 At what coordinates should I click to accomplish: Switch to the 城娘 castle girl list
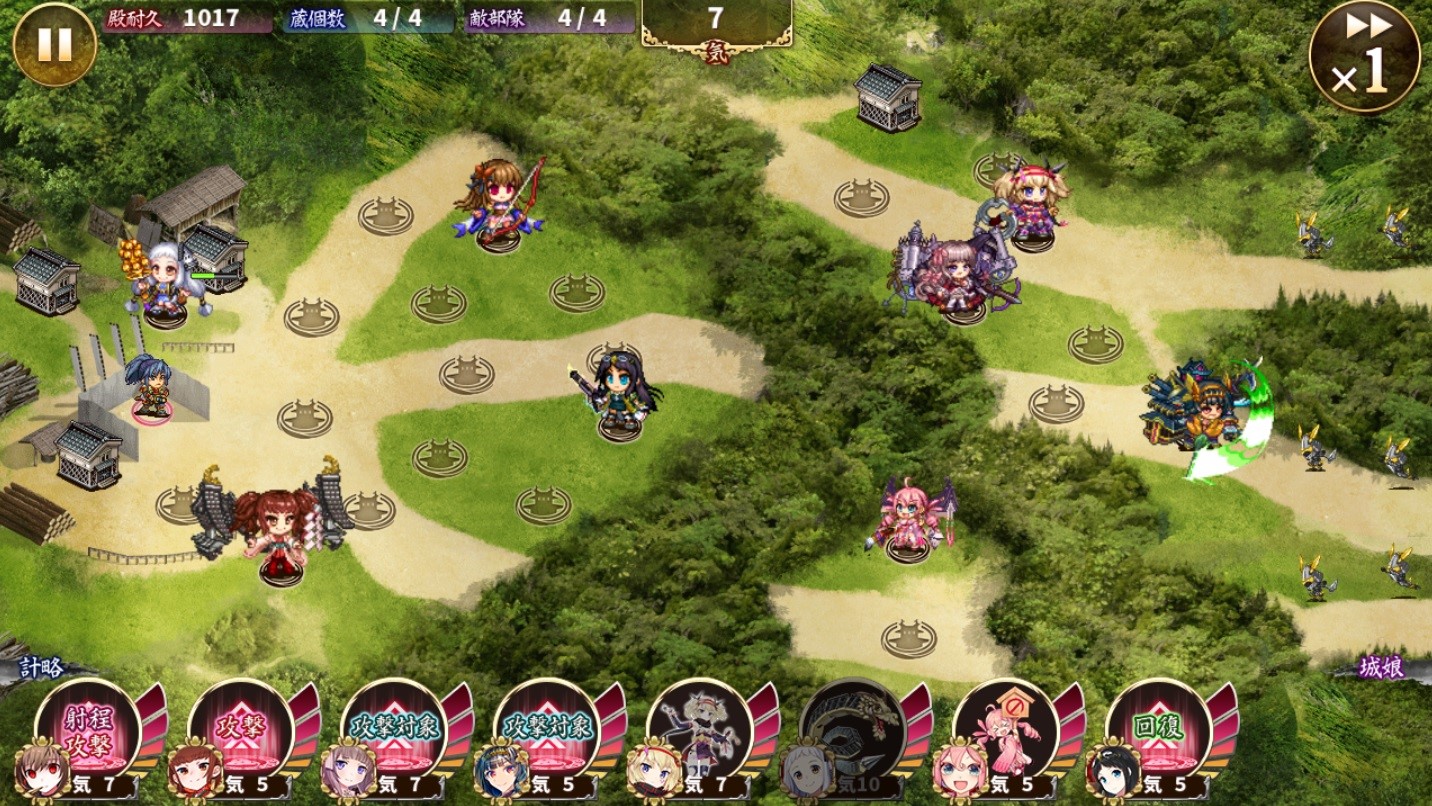tap(1380, 668)
